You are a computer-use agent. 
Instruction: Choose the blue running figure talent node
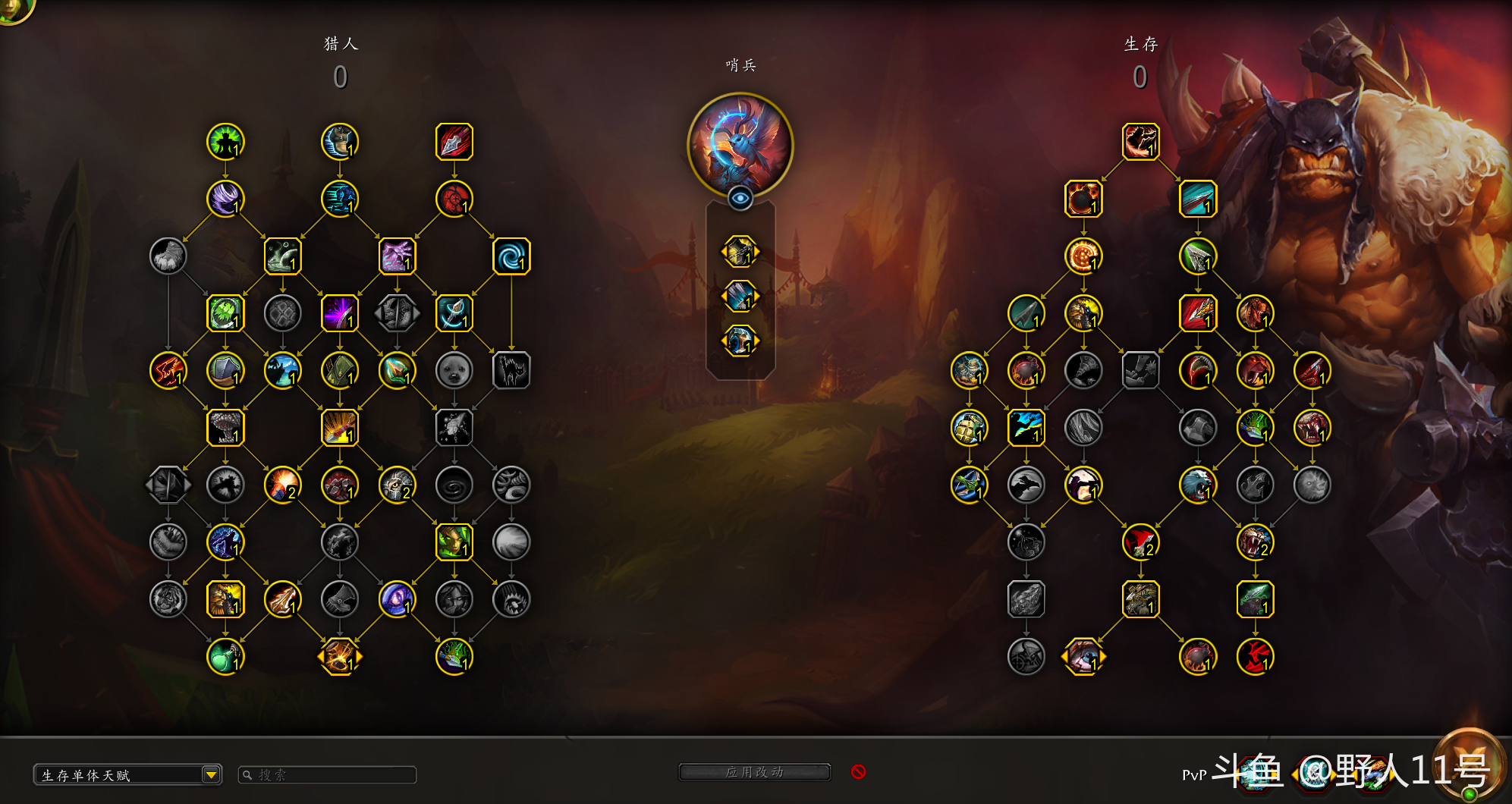[340, 199]
